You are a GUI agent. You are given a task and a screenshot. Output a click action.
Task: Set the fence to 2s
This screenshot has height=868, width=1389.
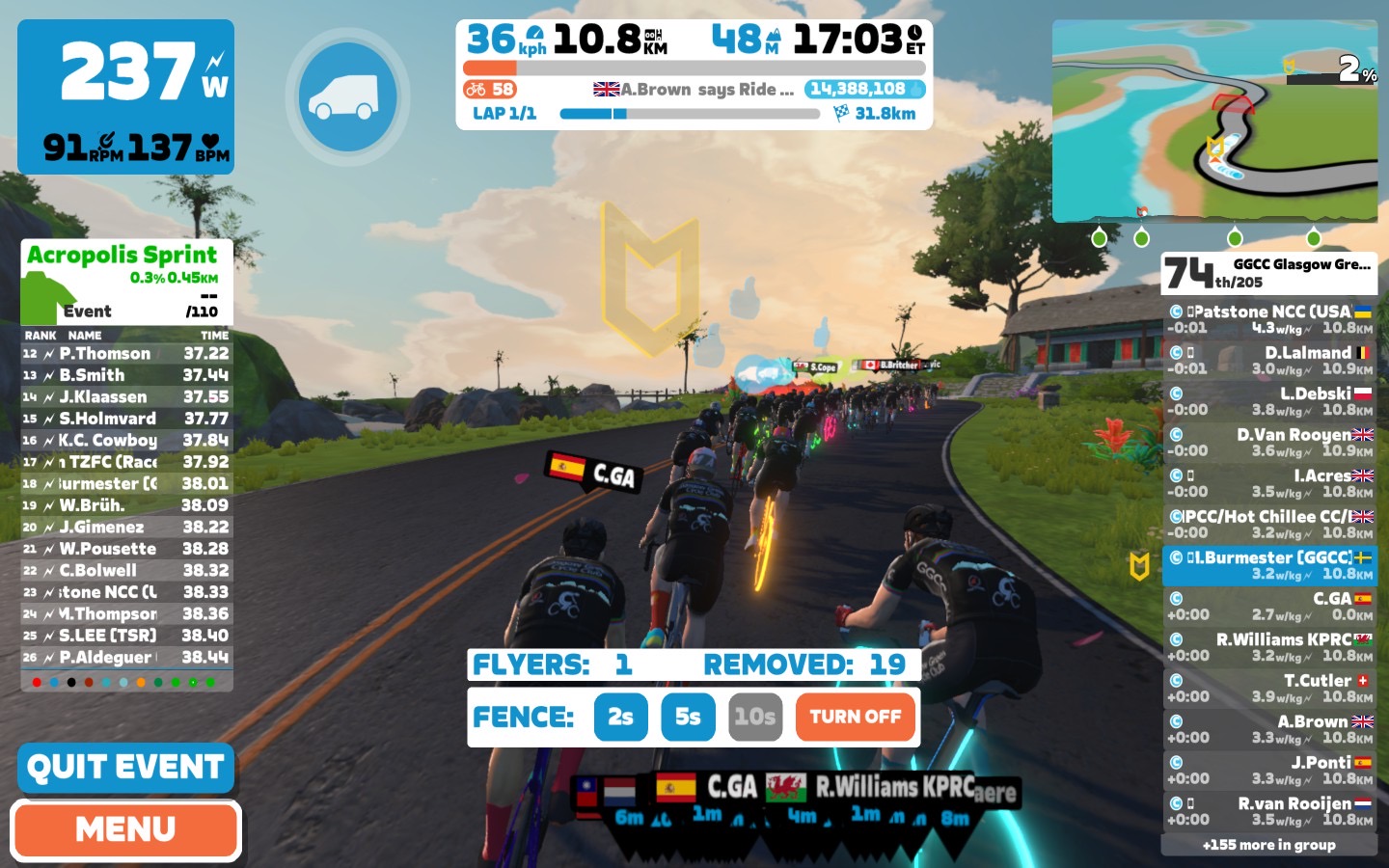pos(620,717)
